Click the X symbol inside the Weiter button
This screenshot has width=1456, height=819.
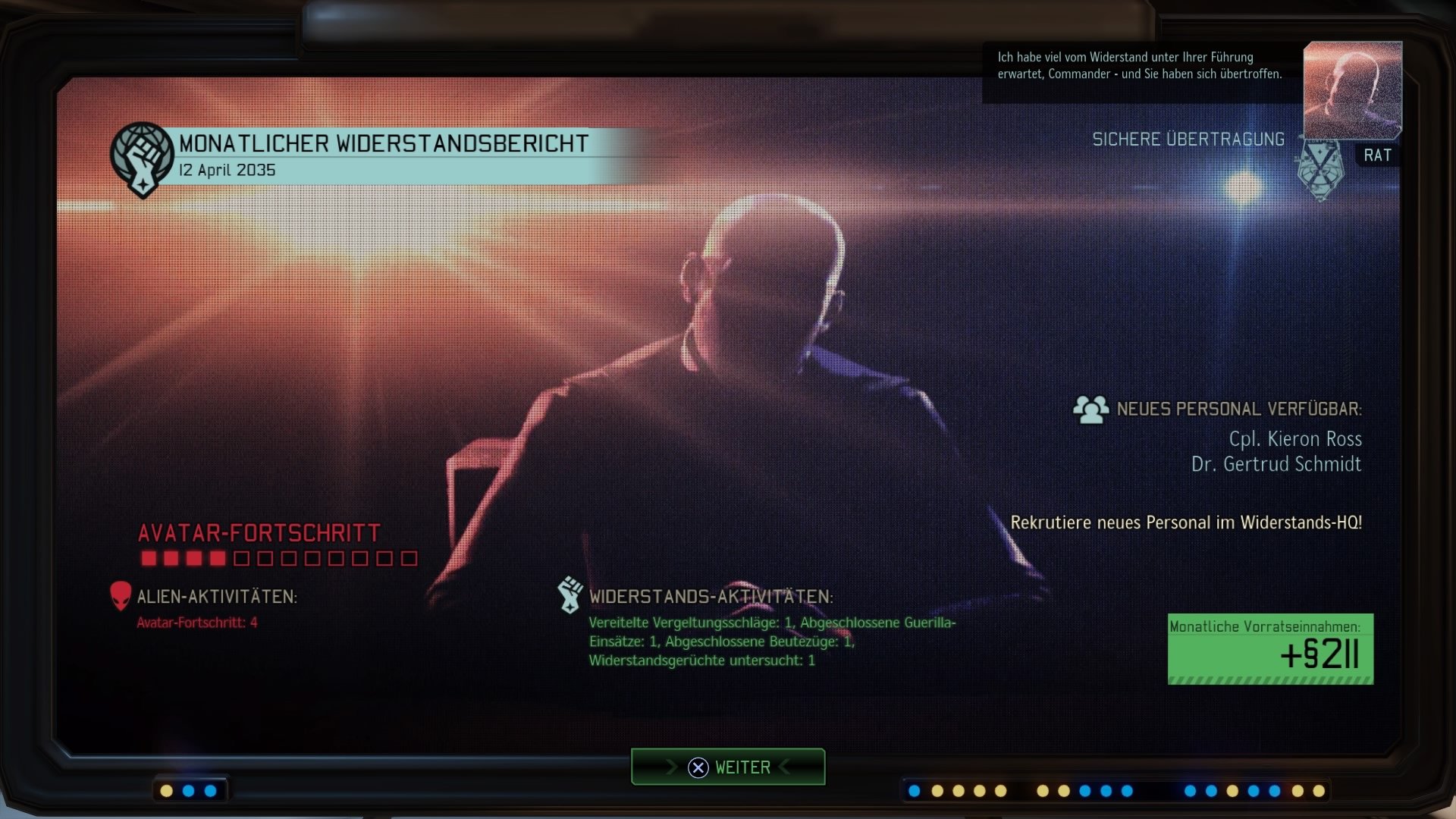tap(698, 767)
